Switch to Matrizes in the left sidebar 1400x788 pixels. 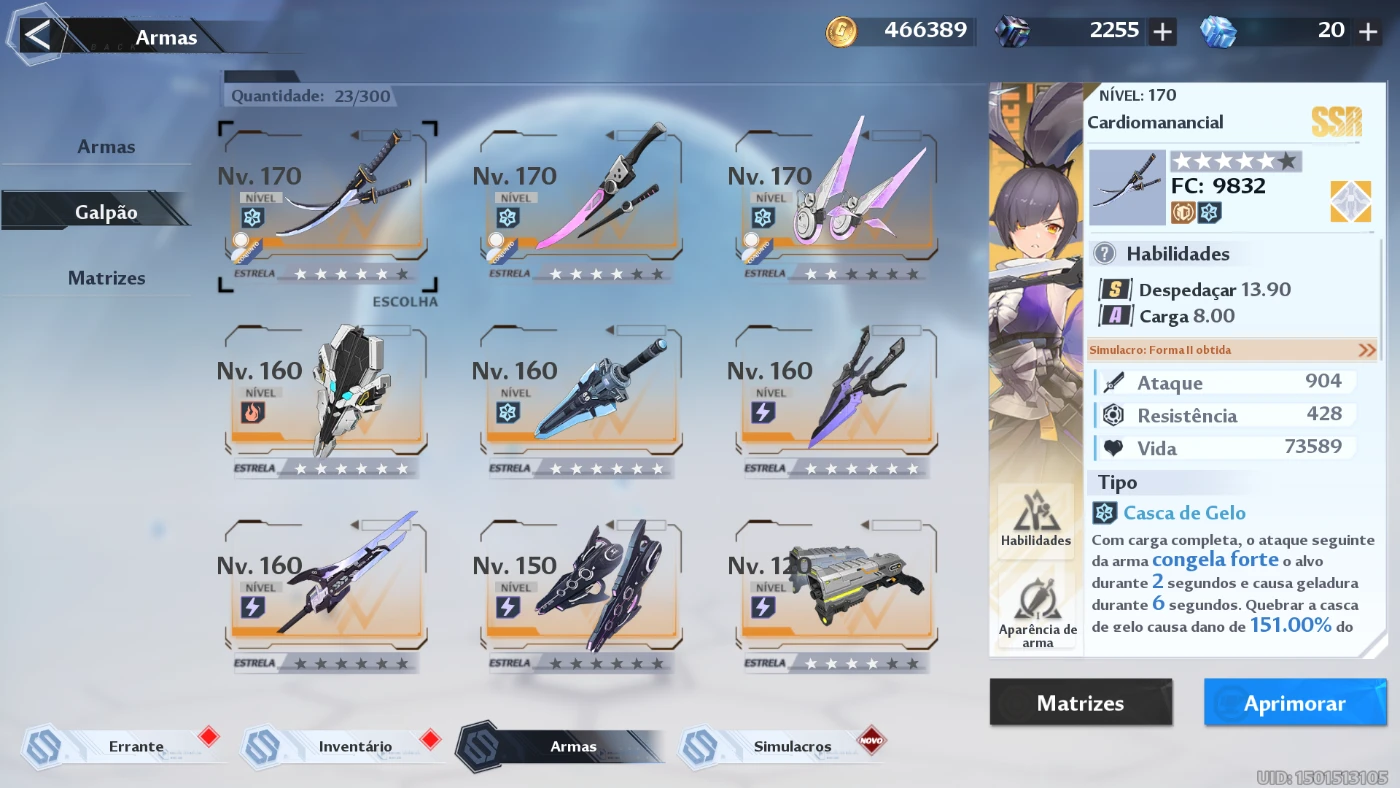click(107, 277)
